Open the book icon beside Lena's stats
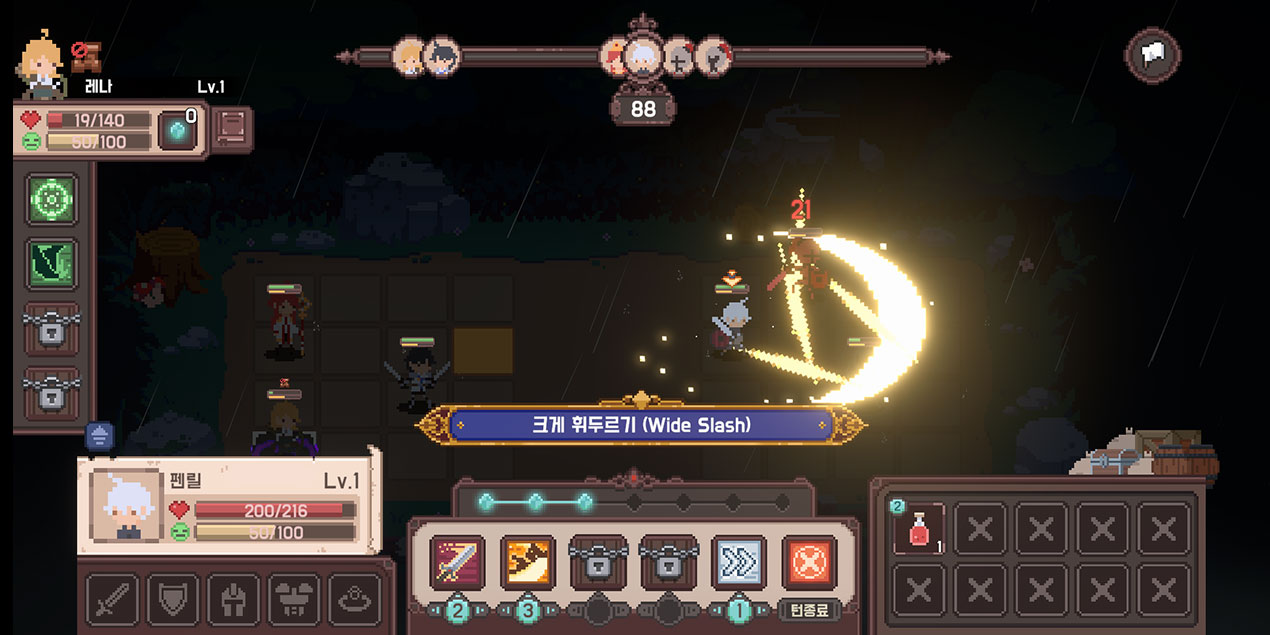1270x635 pixels. [x=231, y=130]
